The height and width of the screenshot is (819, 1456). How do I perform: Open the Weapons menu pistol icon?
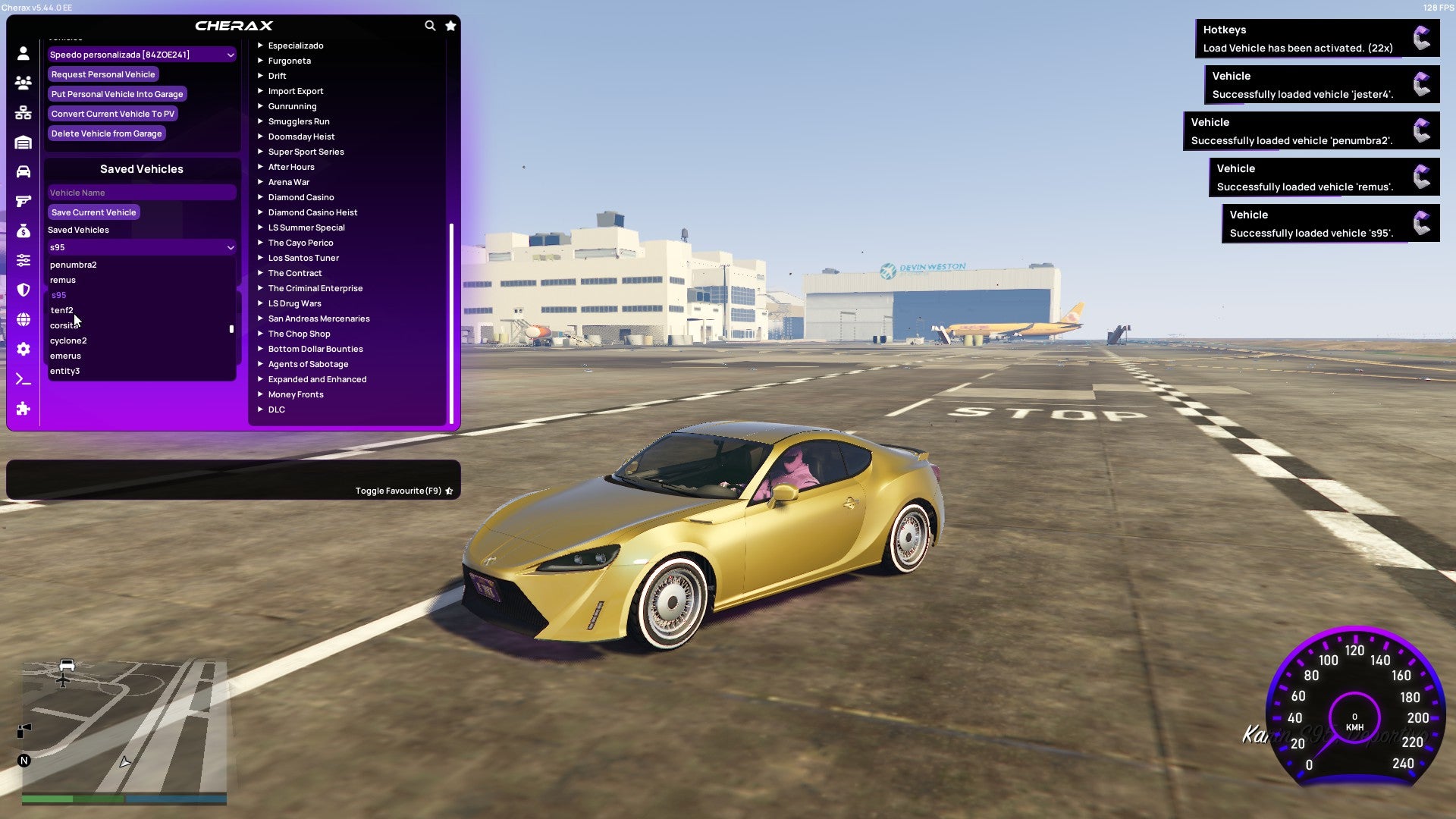pos(23,201)
